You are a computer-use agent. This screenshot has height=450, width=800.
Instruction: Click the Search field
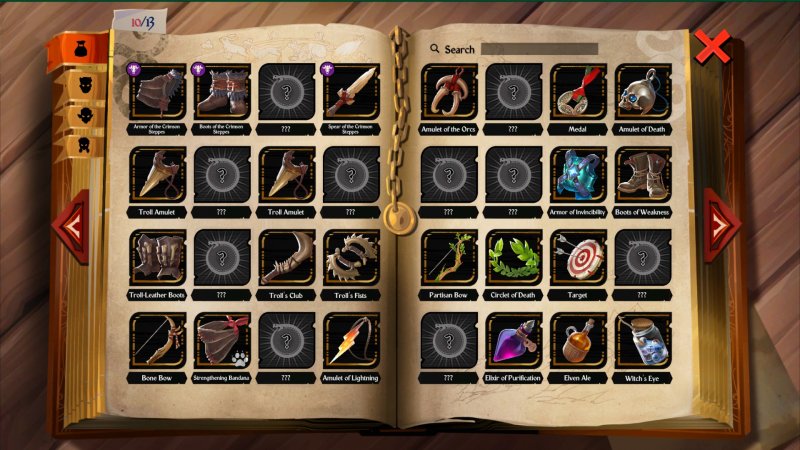click(538, 48)
